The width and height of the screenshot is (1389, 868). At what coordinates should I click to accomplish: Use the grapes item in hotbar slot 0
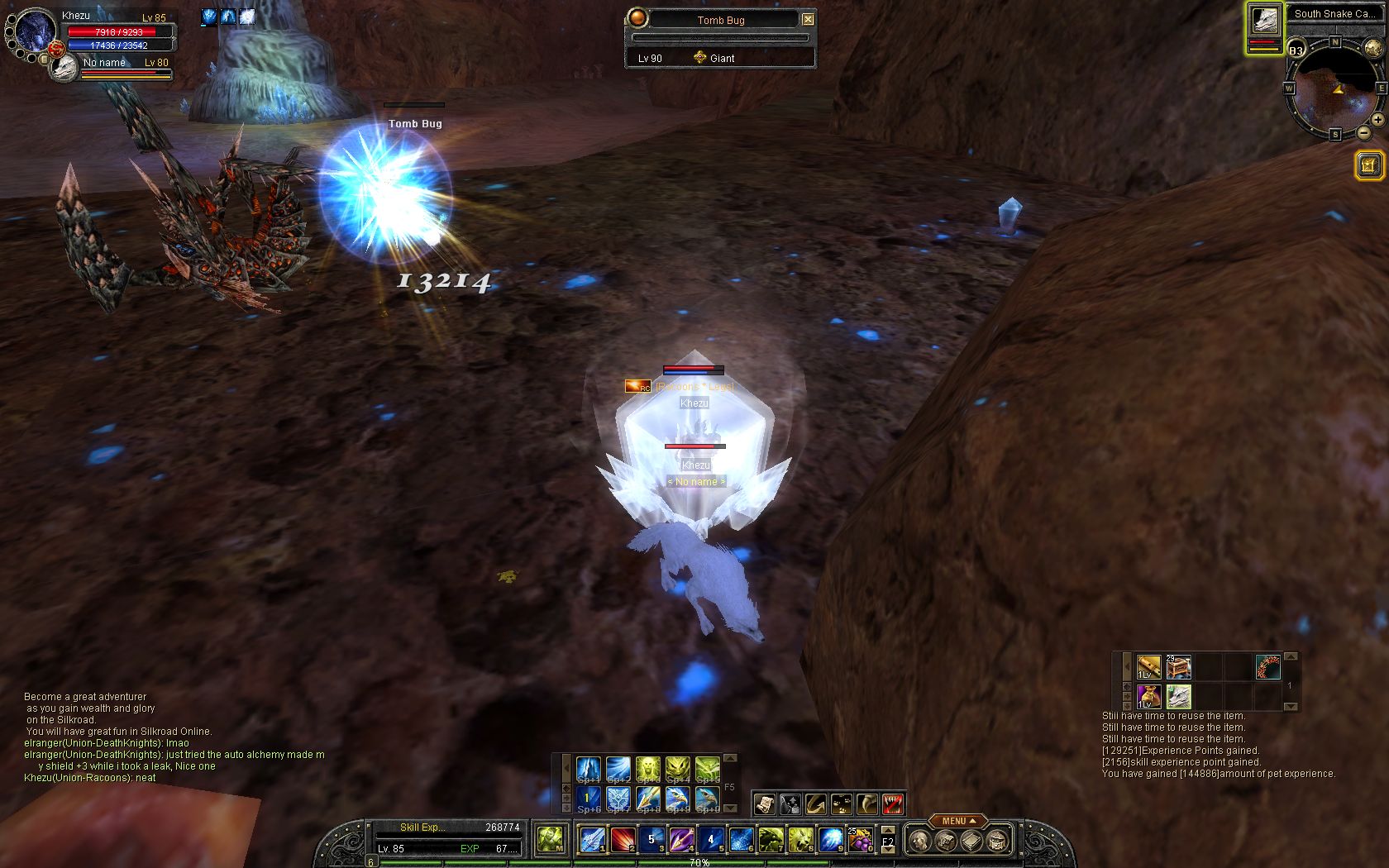(x=860, y=840)
